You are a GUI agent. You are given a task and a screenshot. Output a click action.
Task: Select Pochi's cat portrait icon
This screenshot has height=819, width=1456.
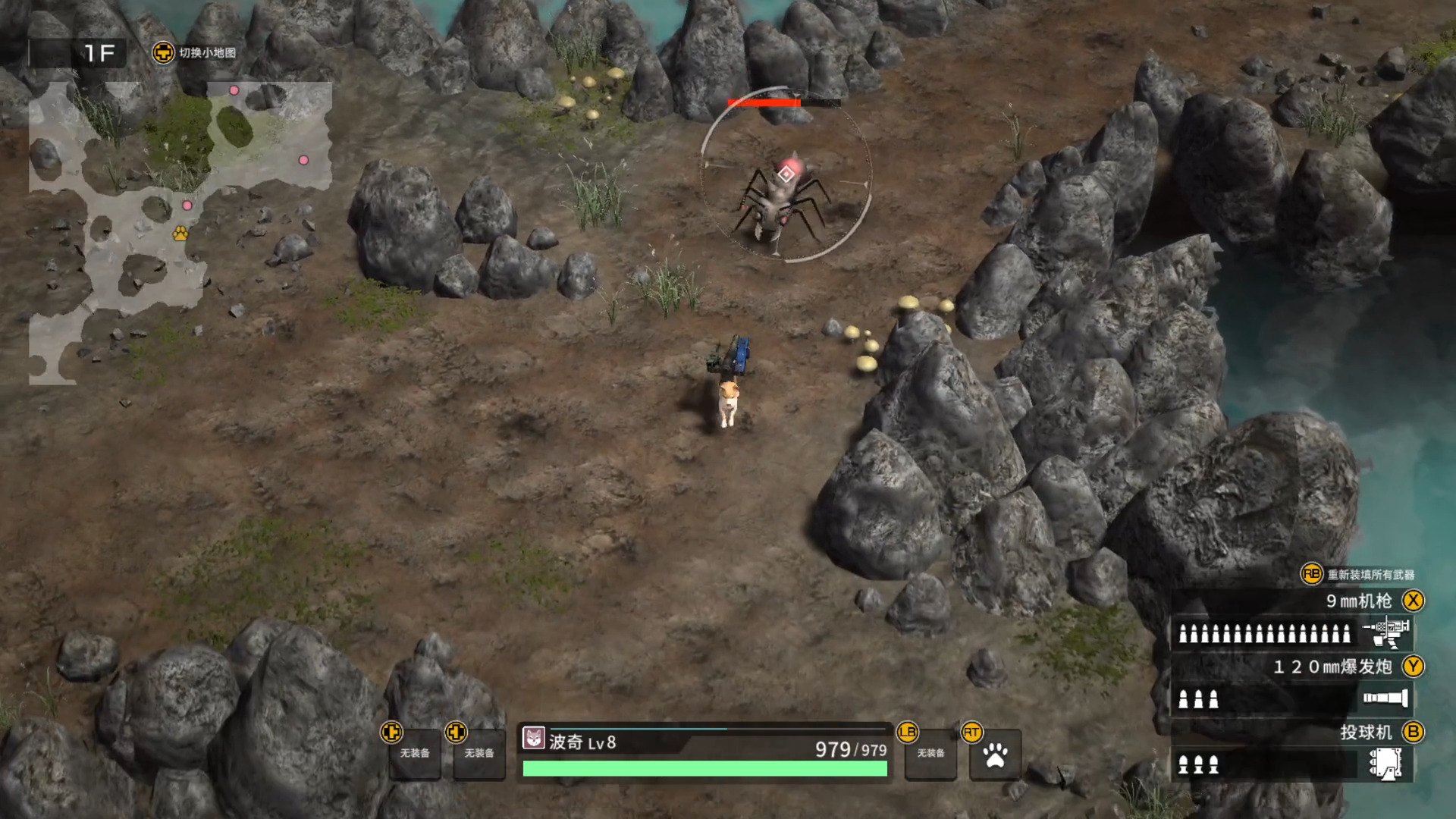pyautogui.click(x=534, y=738)
